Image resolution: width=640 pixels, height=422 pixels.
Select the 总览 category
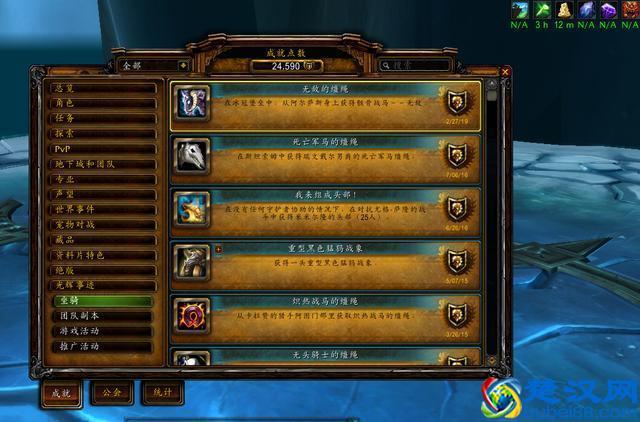(104, 87)
